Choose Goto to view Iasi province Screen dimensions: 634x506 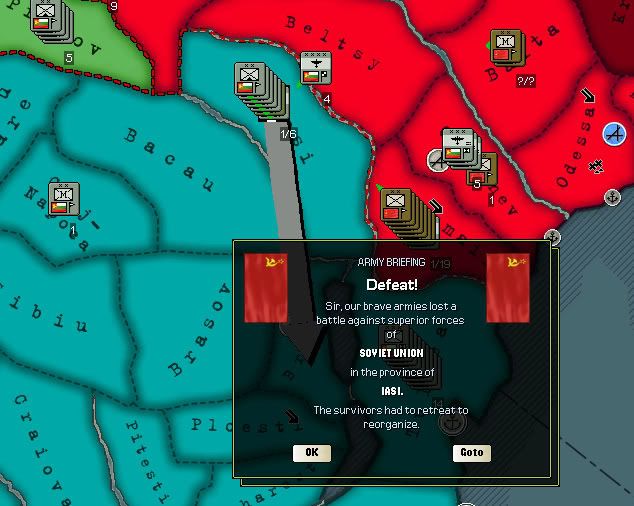click(471, 452)
